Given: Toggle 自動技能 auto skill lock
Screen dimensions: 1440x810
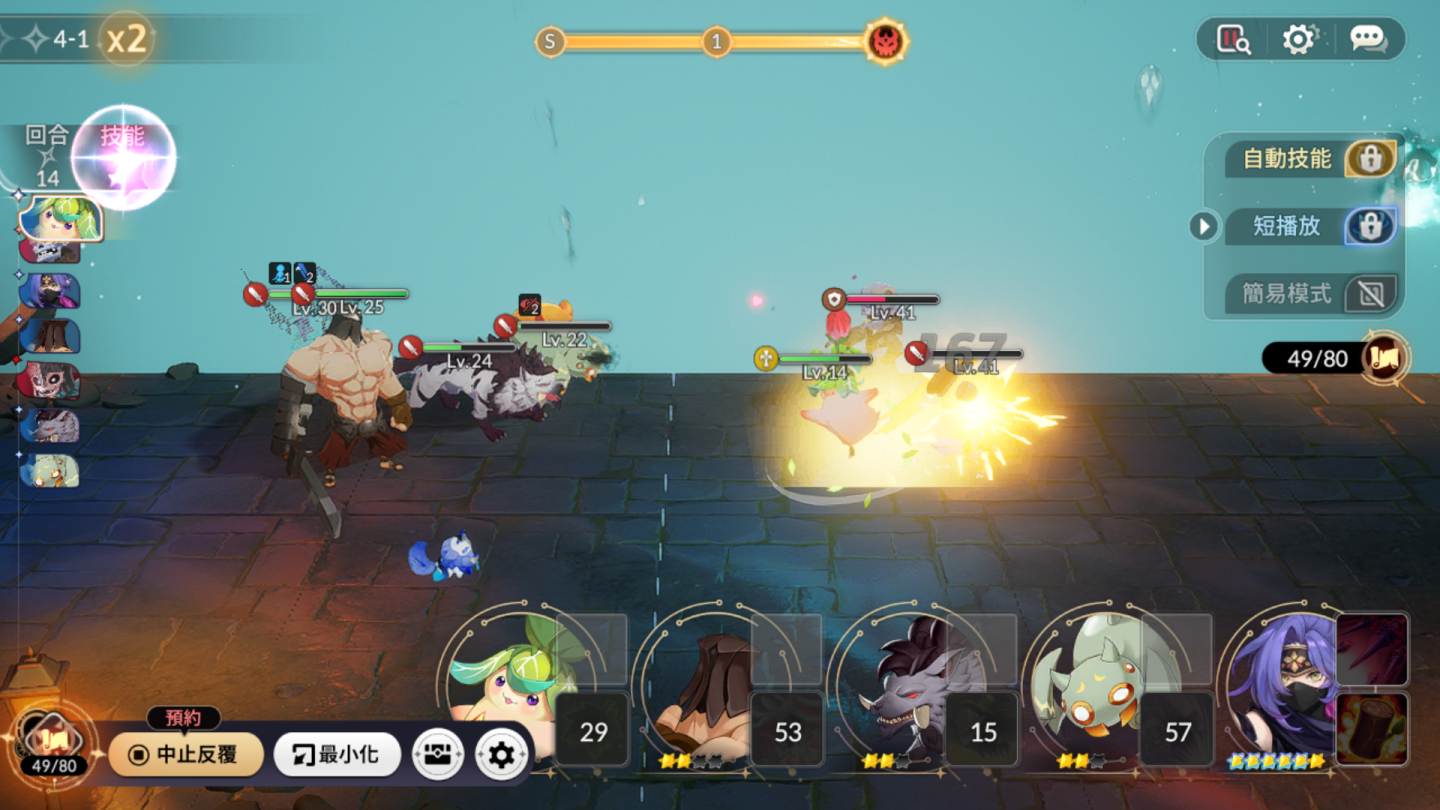Looking at the screenshot, I should [x=1370, y=158].
